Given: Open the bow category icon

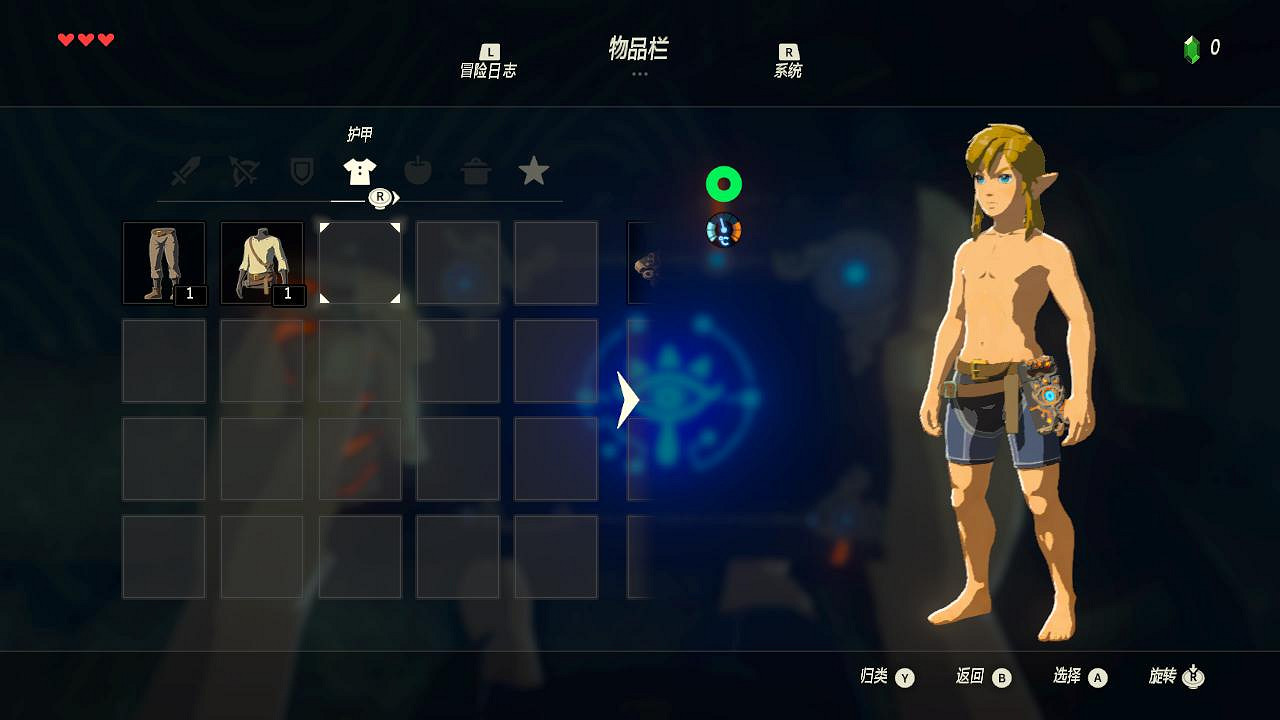Looking at the screenshot, I should coord(244,171).
